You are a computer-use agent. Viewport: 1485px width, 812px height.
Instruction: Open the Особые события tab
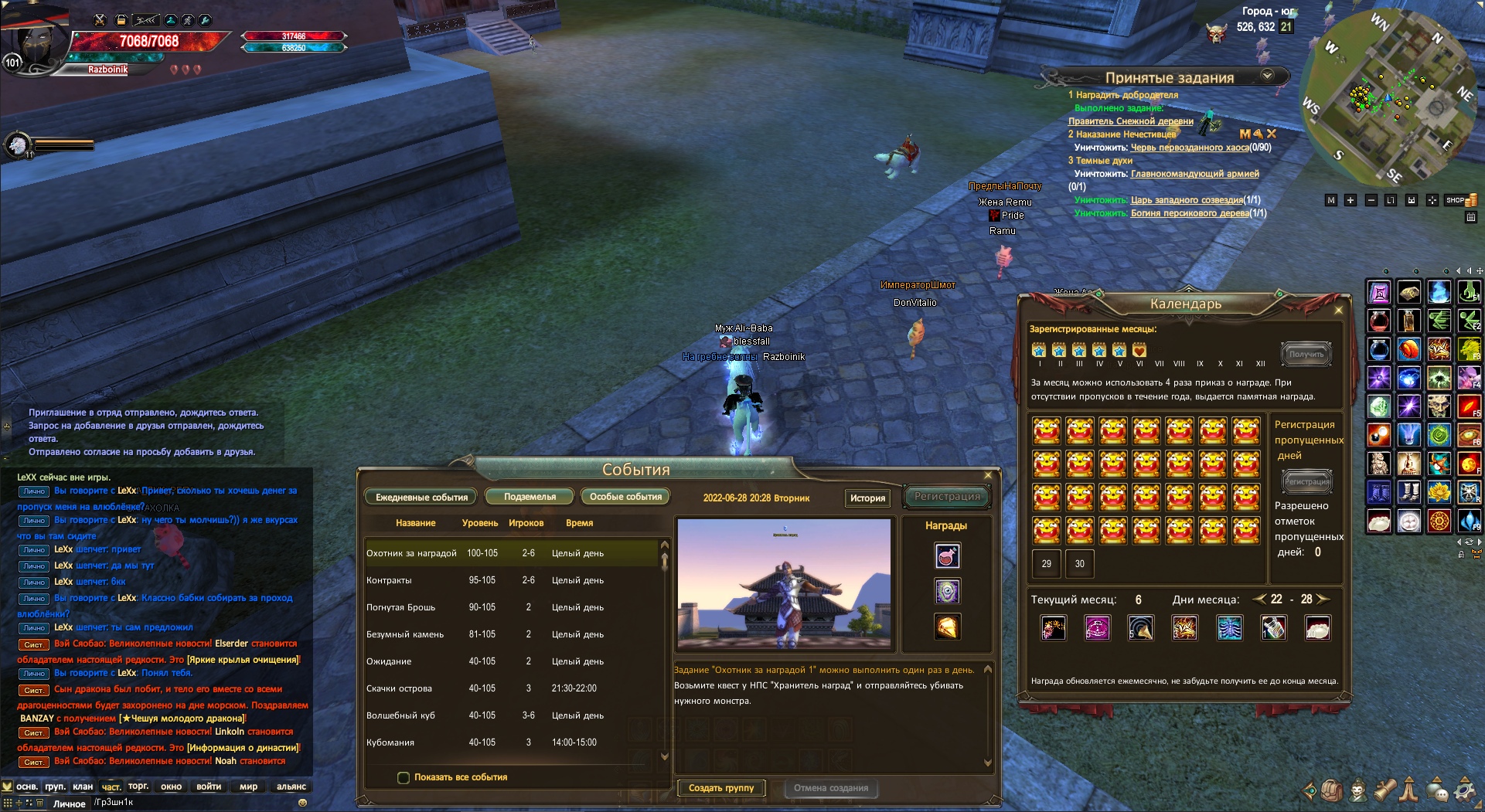point(625,497)
